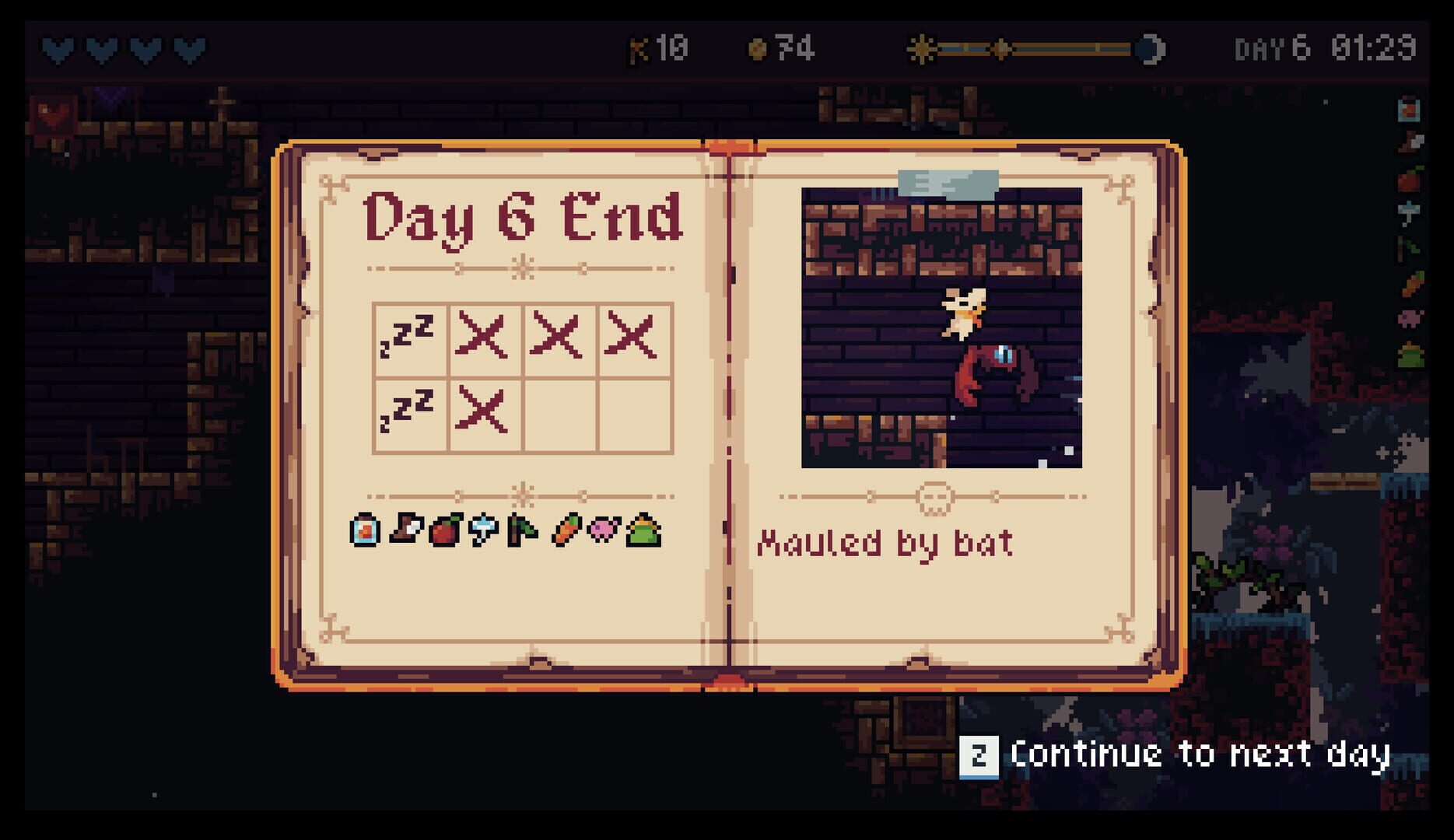Toggle the first Zzz sleep cell in the grid
The width and height of the screenshot is (1454, 840).
coord(410,339)
